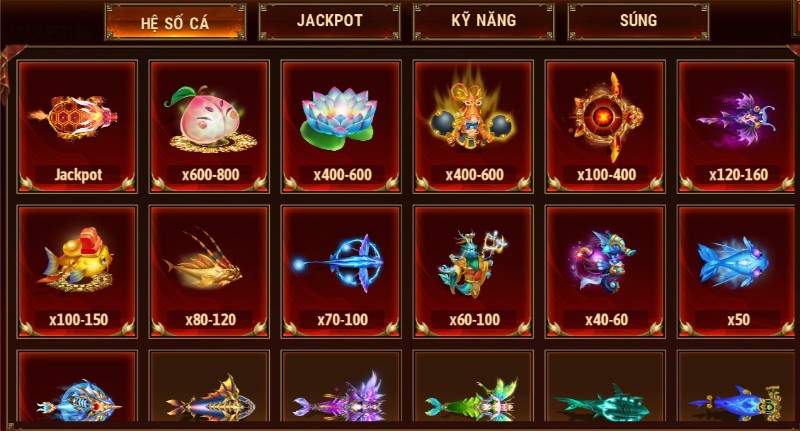The image size is (800, 431).
Task: Select the Jackpot dragon turtle tile
Action: tap(77, 126)
